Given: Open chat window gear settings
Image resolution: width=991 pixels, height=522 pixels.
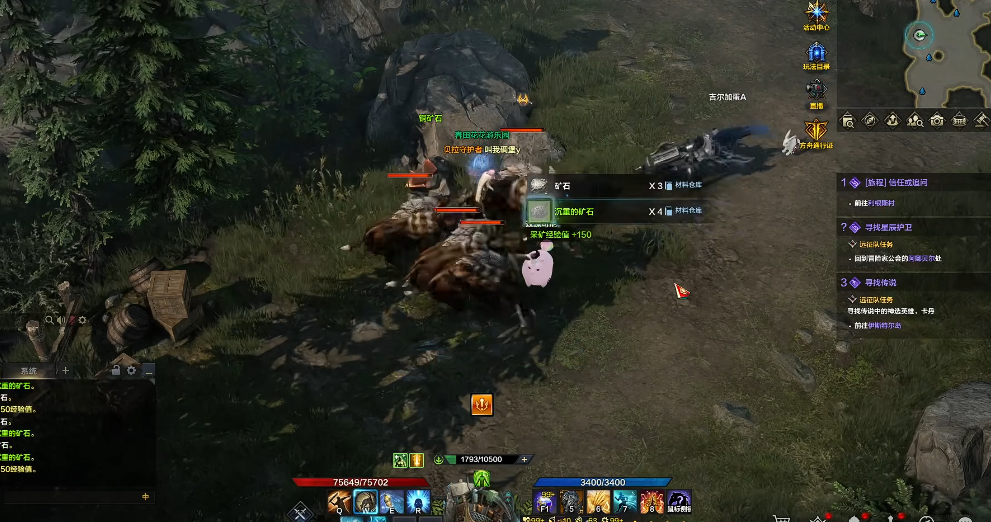Looking at the screenshot, I should click(131, 370).
